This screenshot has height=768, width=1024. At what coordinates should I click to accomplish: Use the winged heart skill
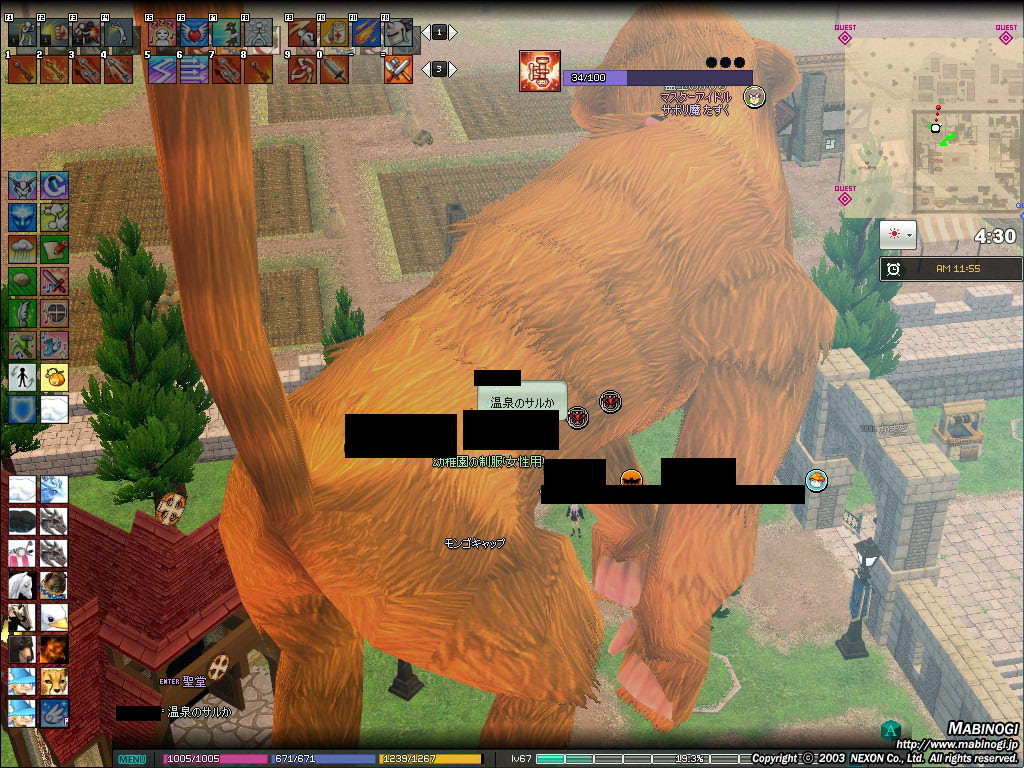coord(194,33)
